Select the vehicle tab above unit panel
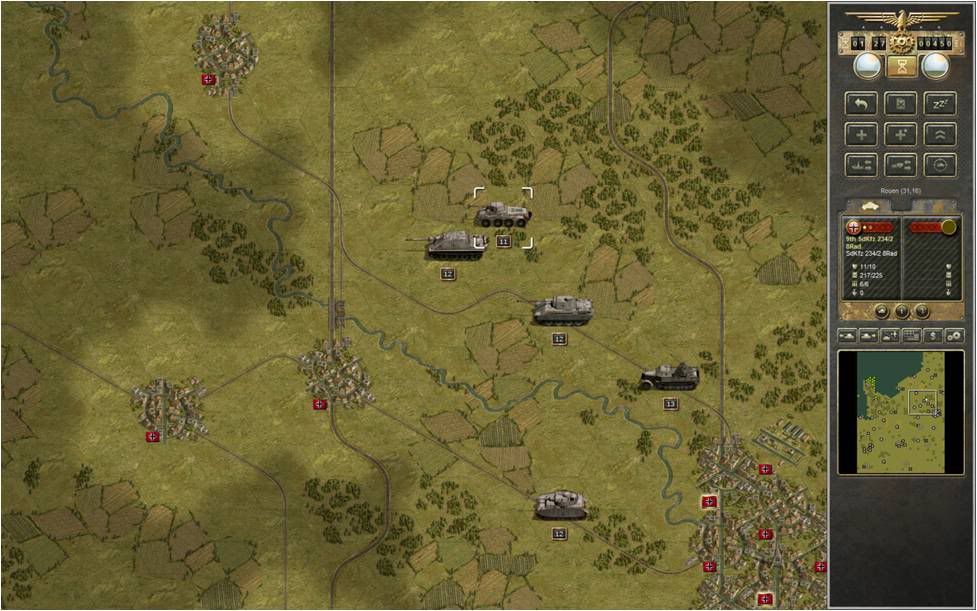This screenshot has height=611, width=977. click(863, 204)
